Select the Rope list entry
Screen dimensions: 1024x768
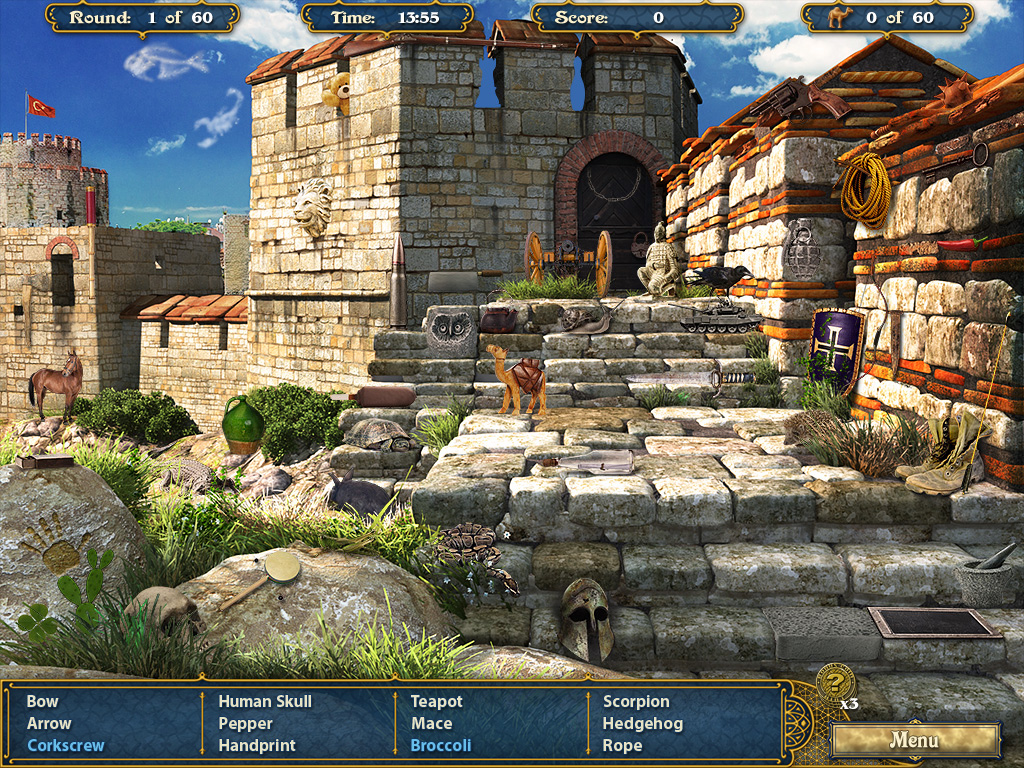622,746
